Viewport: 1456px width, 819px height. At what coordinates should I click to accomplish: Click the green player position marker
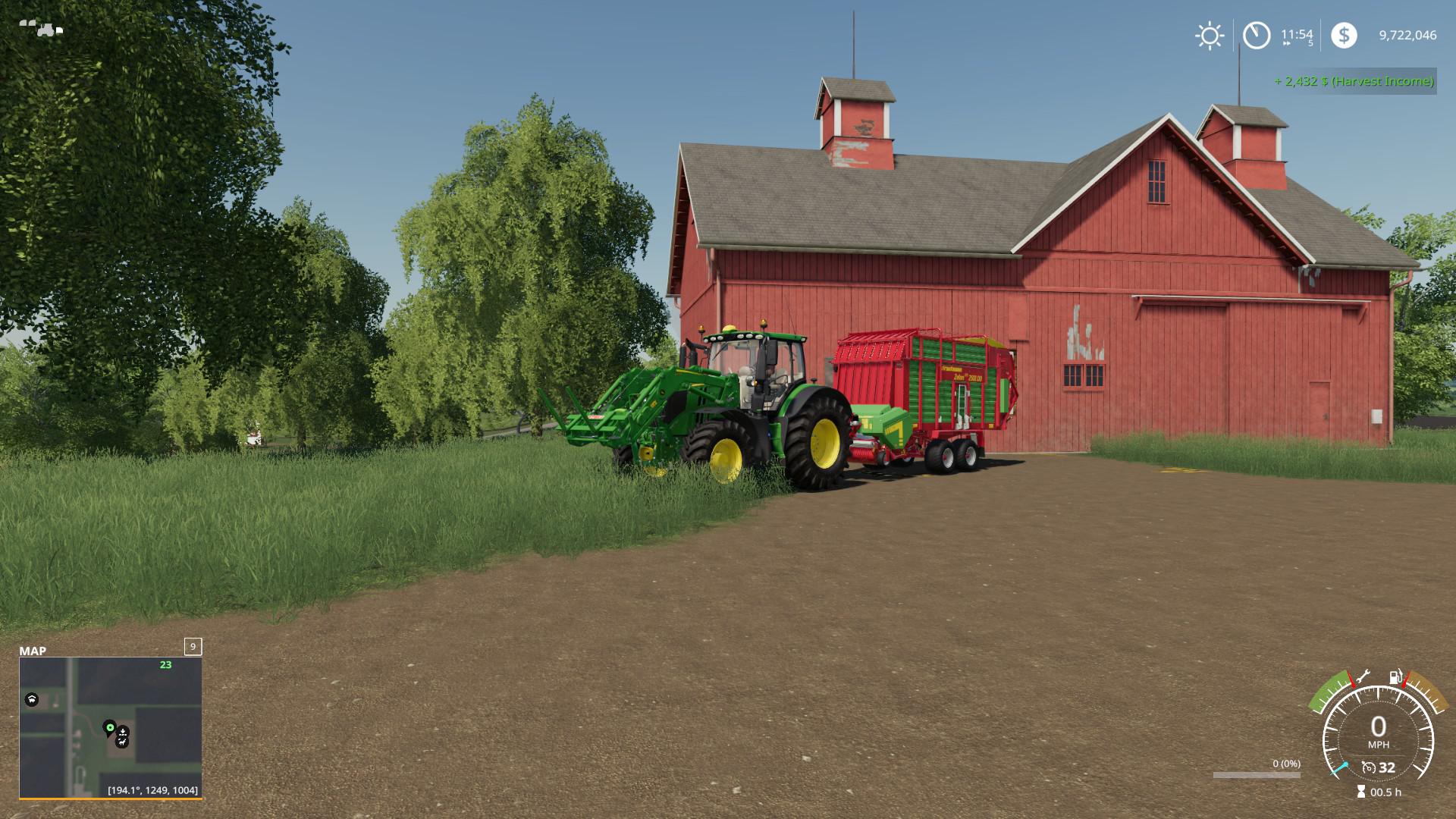point(109,728)
